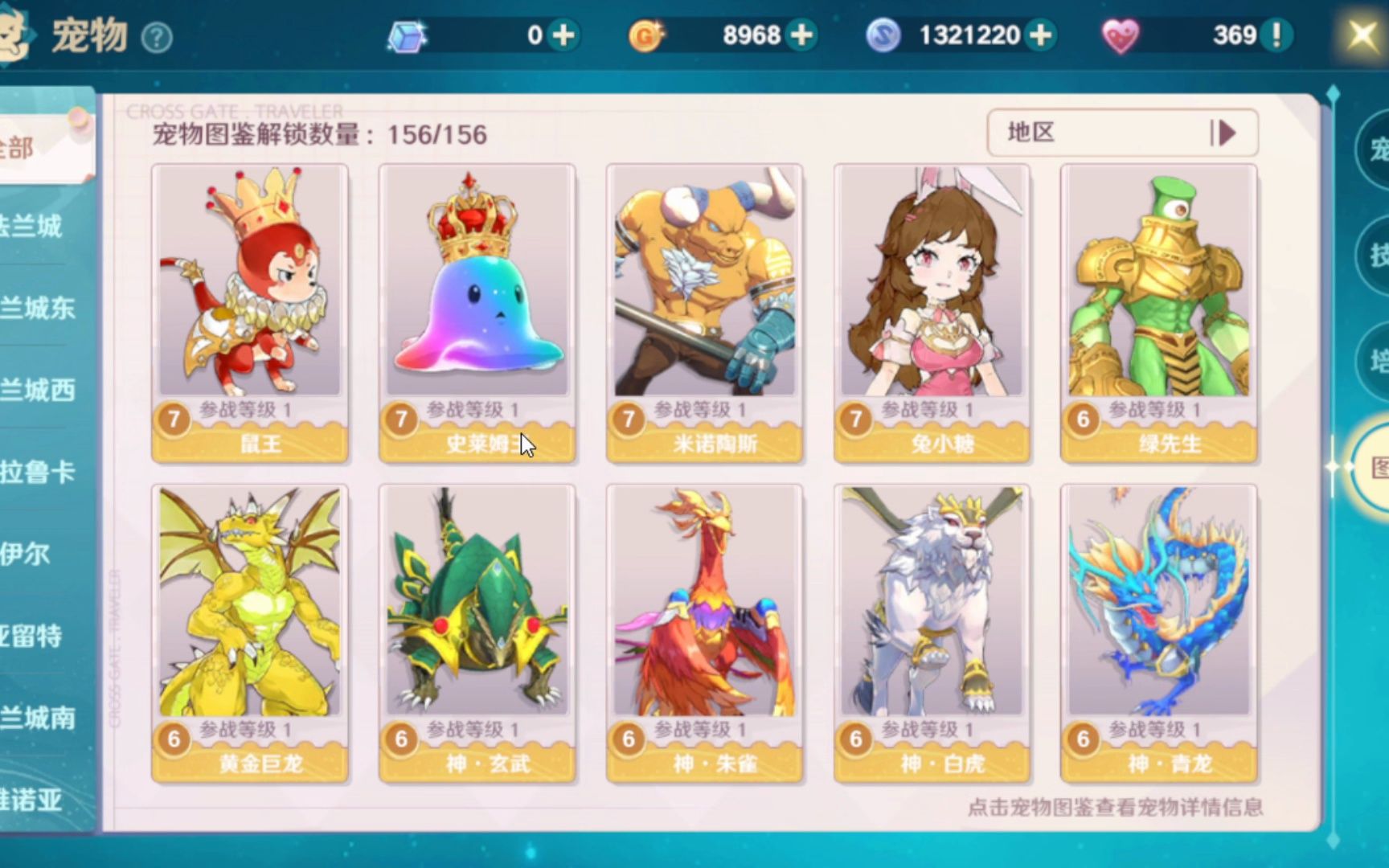Open the help question mark next to 宠物
Screen dimensions: 1389x868
158,35
